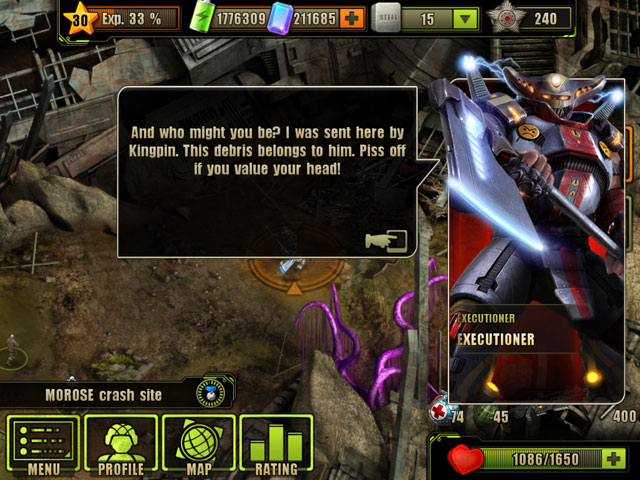This screenshot has height=480, width=640.
Task: Select the red cross medkit icon
Action: click(x=440, y=412)
